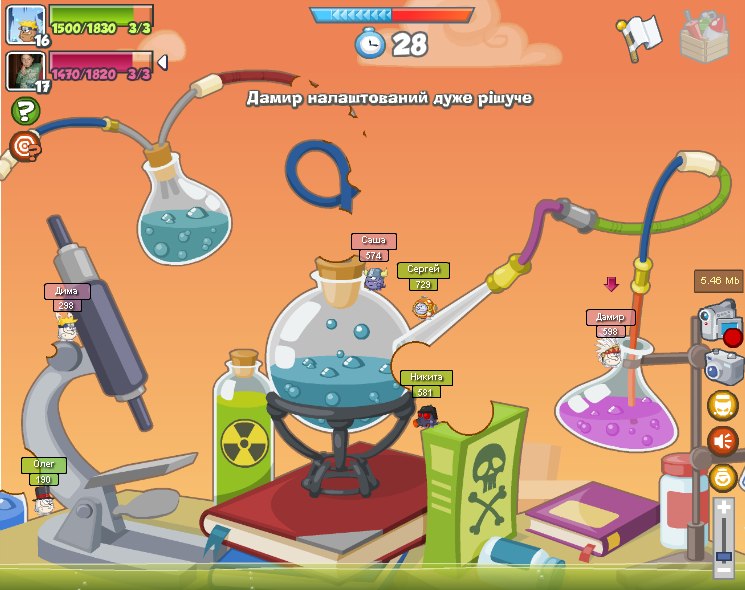Click the blue zoom slider handle
The width and height of the screenshot is (745, 590).
(723, 554)
